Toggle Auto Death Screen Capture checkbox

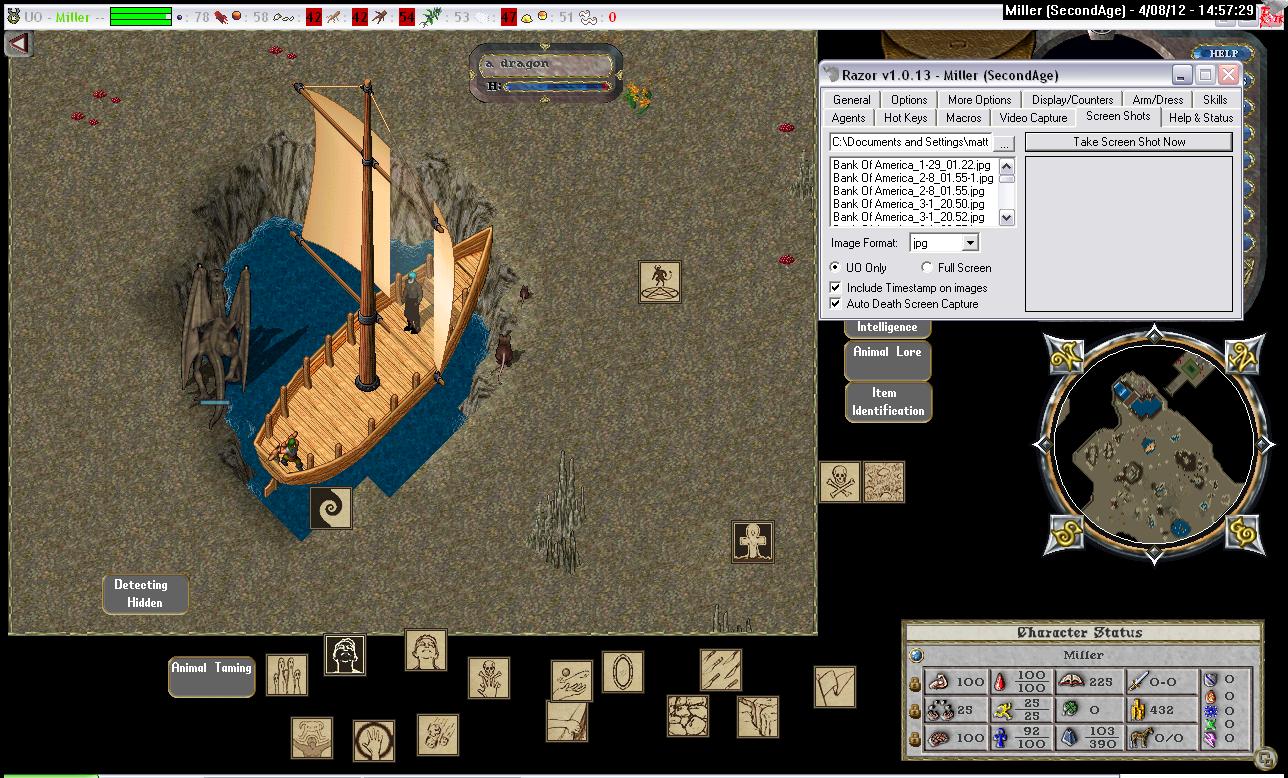coord(836,304)
